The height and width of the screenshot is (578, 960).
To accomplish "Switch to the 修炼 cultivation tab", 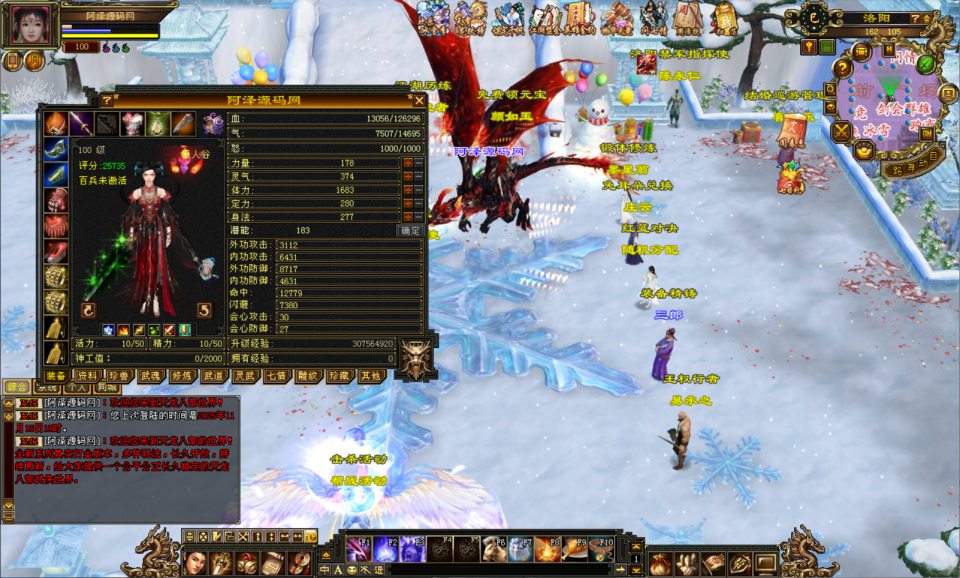I will click(182, 376).
